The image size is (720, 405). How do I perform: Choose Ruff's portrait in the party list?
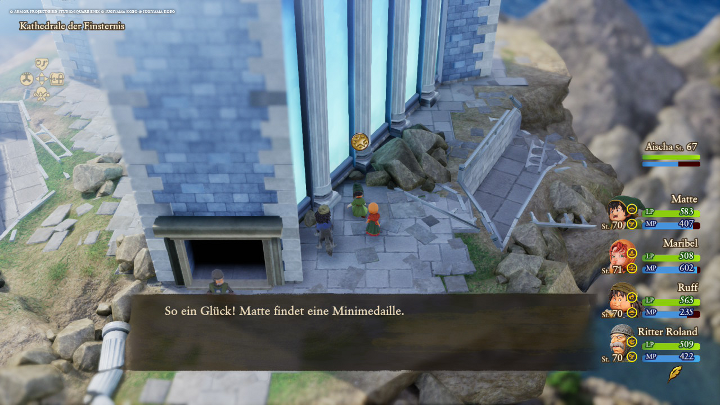click(618, 298)
